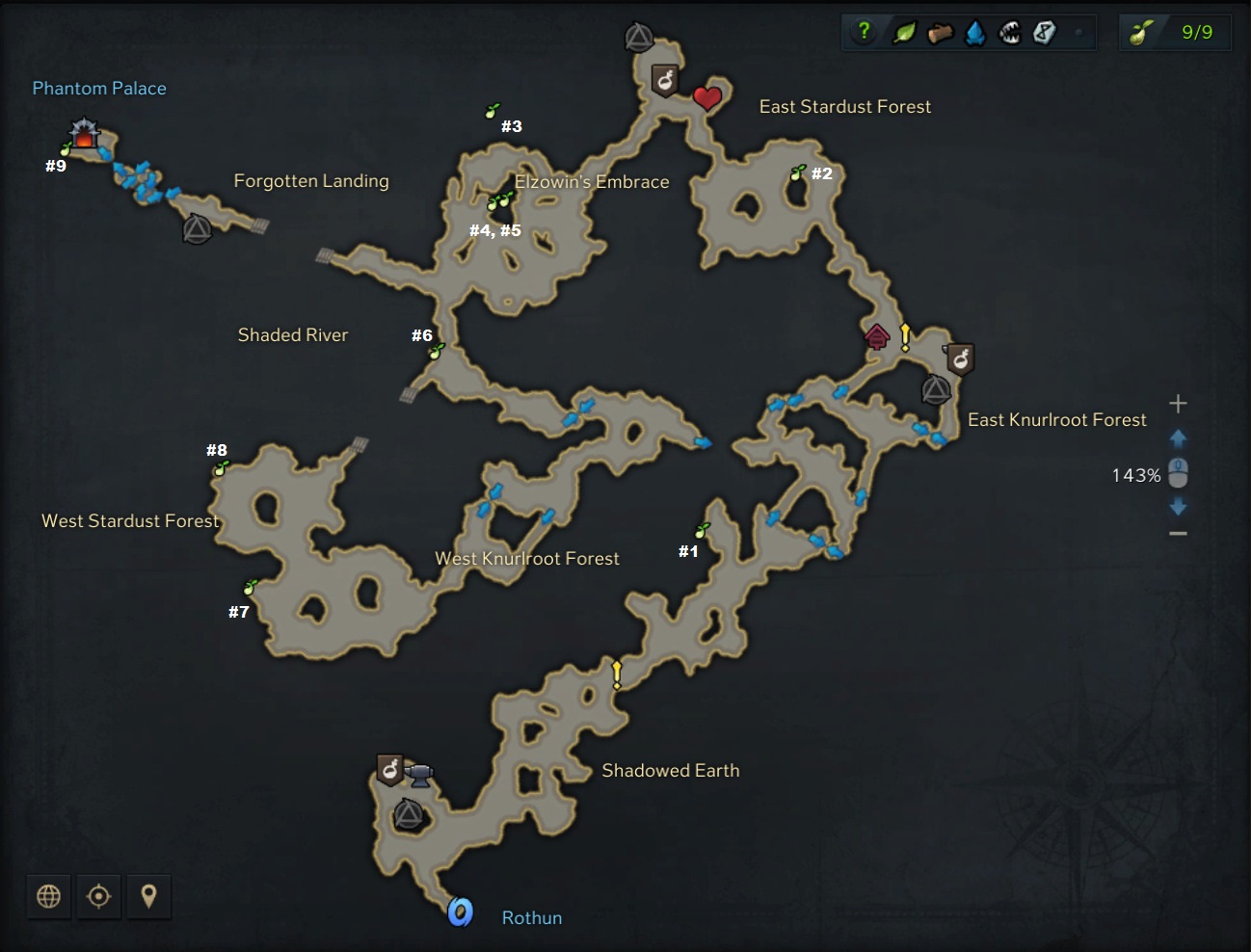This screenshot has height=952, width=1251.
Task: Click the map pin marker button
Action: [x=148, y=896]
